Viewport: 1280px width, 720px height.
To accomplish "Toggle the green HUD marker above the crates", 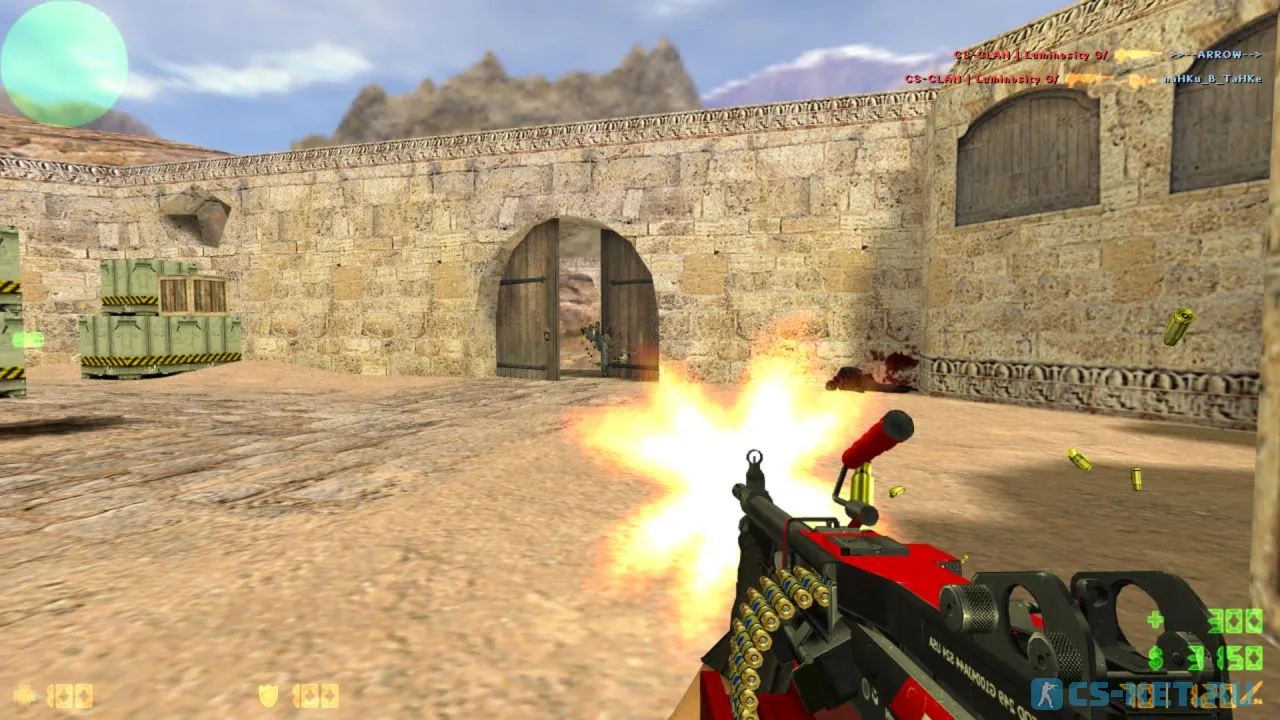I will (27, 339).
